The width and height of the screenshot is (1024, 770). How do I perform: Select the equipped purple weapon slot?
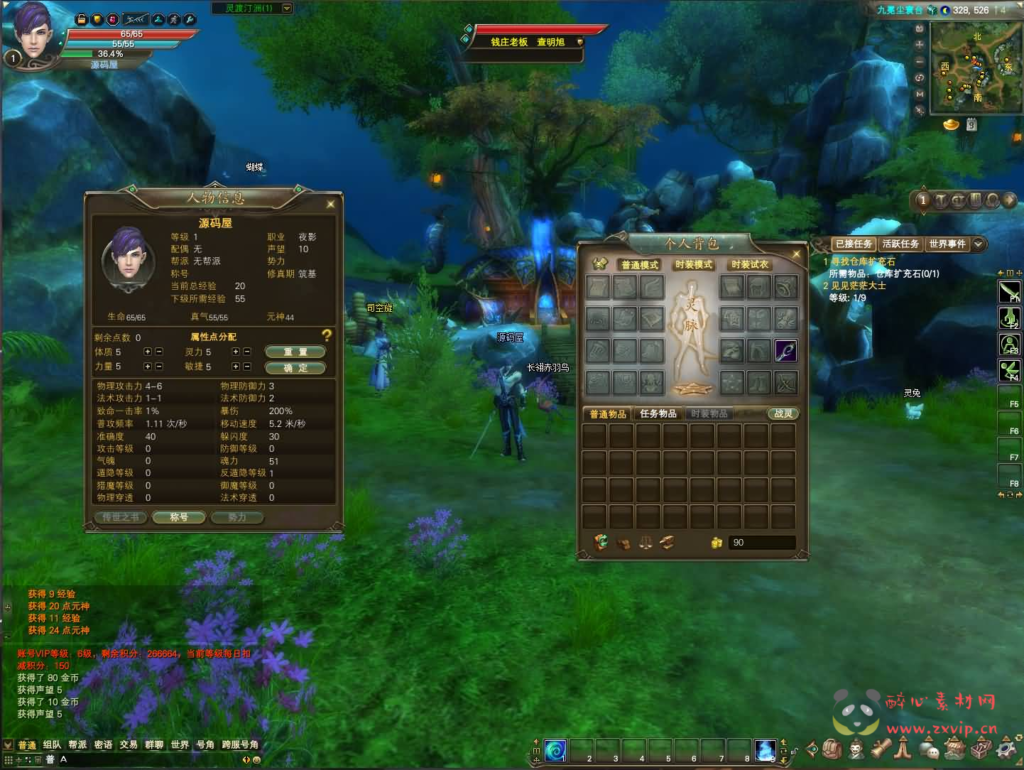786,351
